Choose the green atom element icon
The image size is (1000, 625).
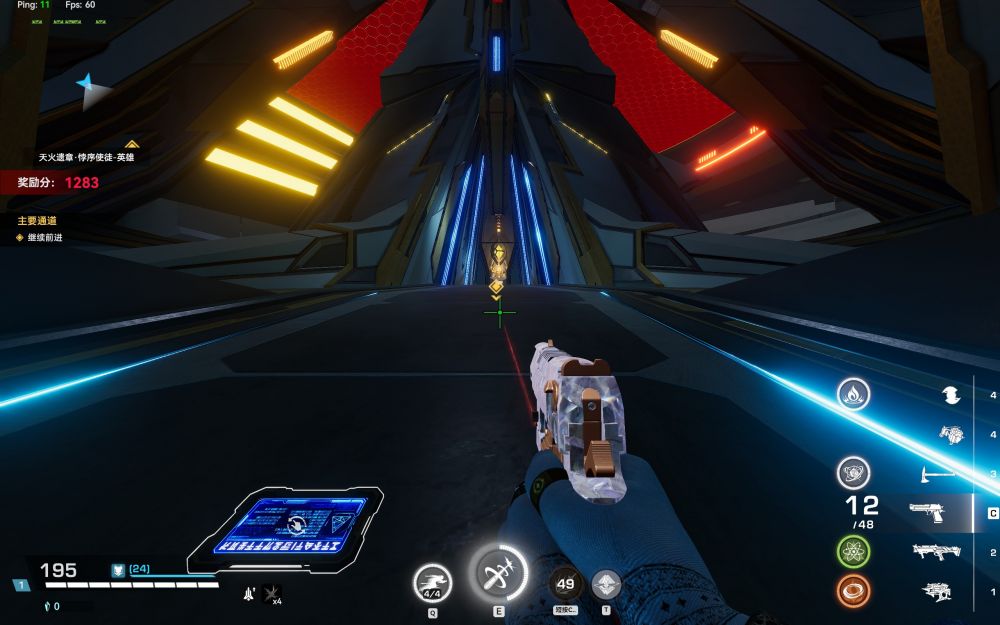click(853, 550)
